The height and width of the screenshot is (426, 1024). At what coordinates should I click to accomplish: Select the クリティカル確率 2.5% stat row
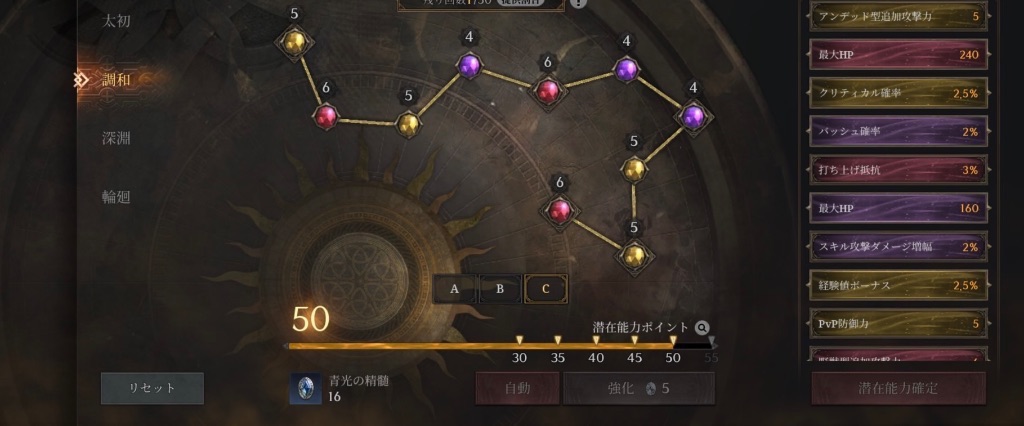click(x=897, y=92)
